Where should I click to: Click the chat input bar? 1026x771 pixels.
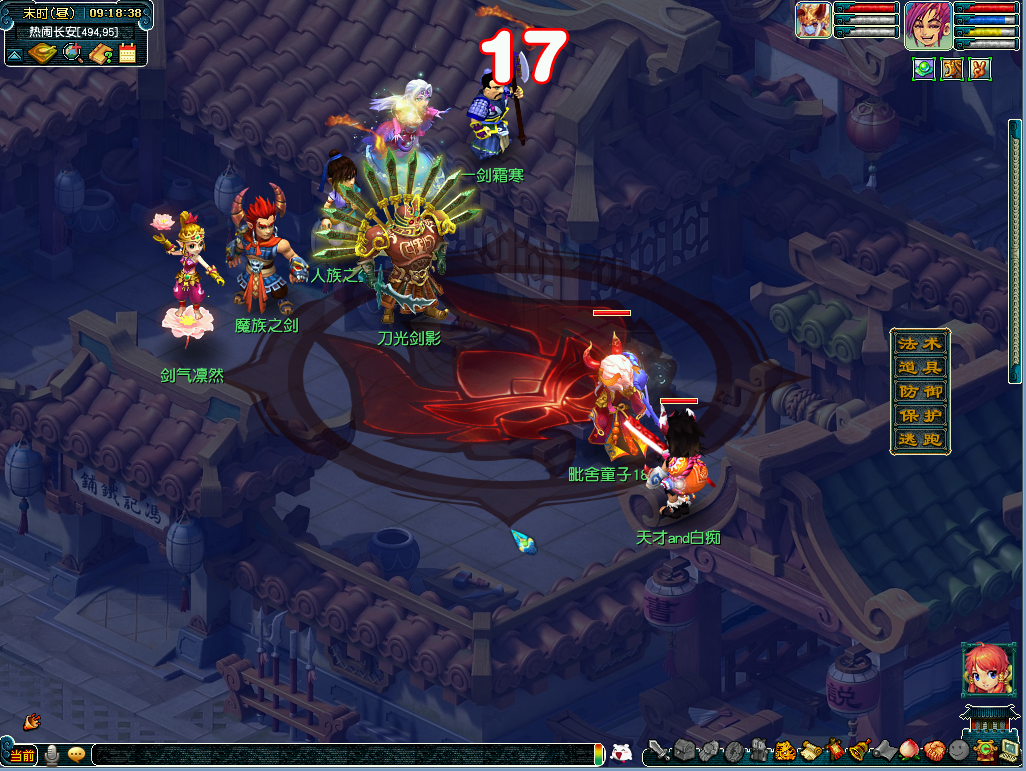(x=340, y=755)
